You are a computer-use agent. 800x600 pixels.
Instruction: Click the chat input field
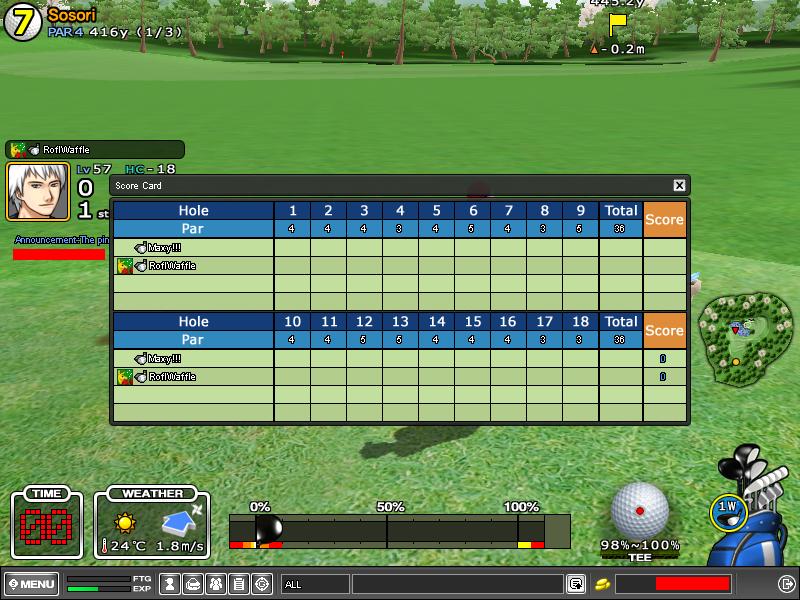pyautogui.click(x=457, y=584)
